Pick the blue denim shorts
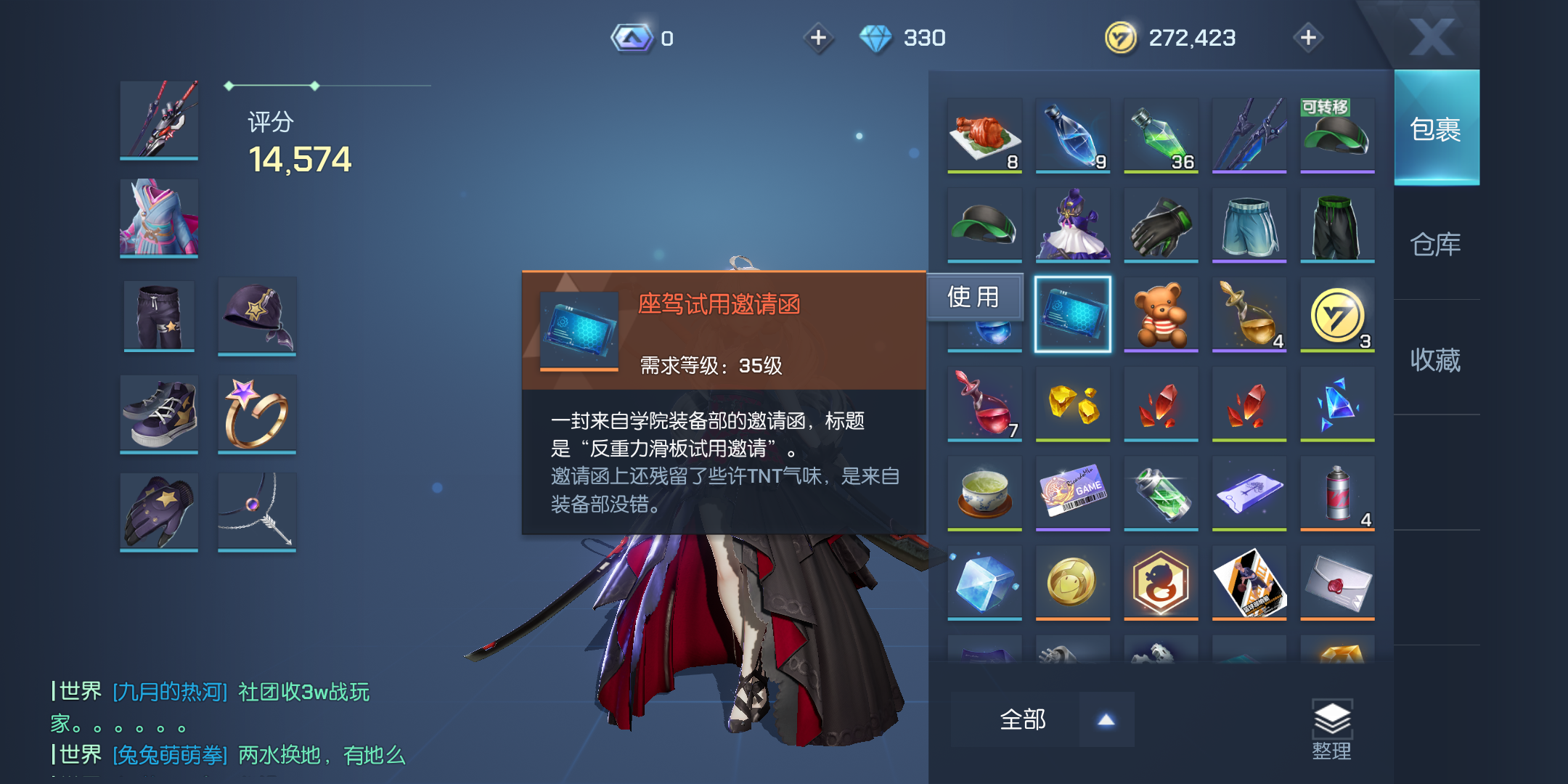1568x784 pixels. (x=1249, y=225)
